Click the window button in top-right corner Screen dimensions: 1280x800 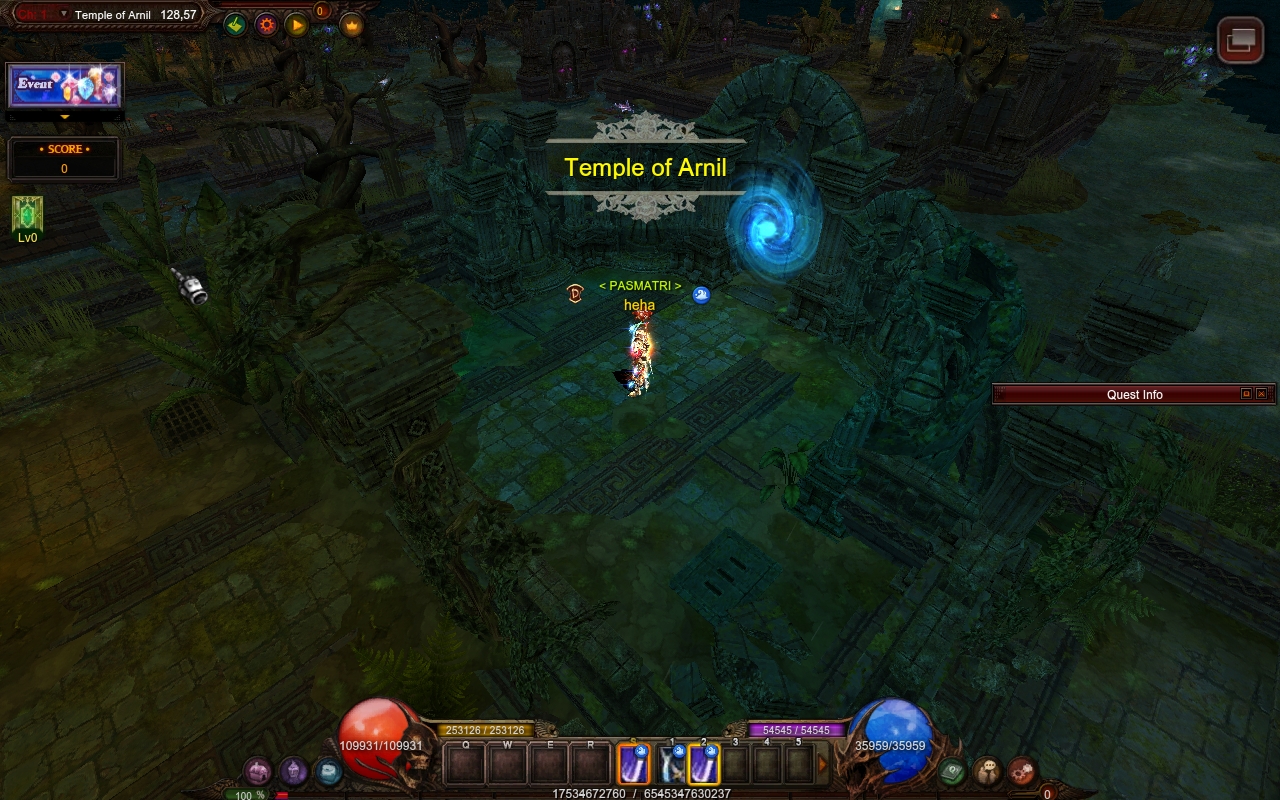(x=1240, y=40)
